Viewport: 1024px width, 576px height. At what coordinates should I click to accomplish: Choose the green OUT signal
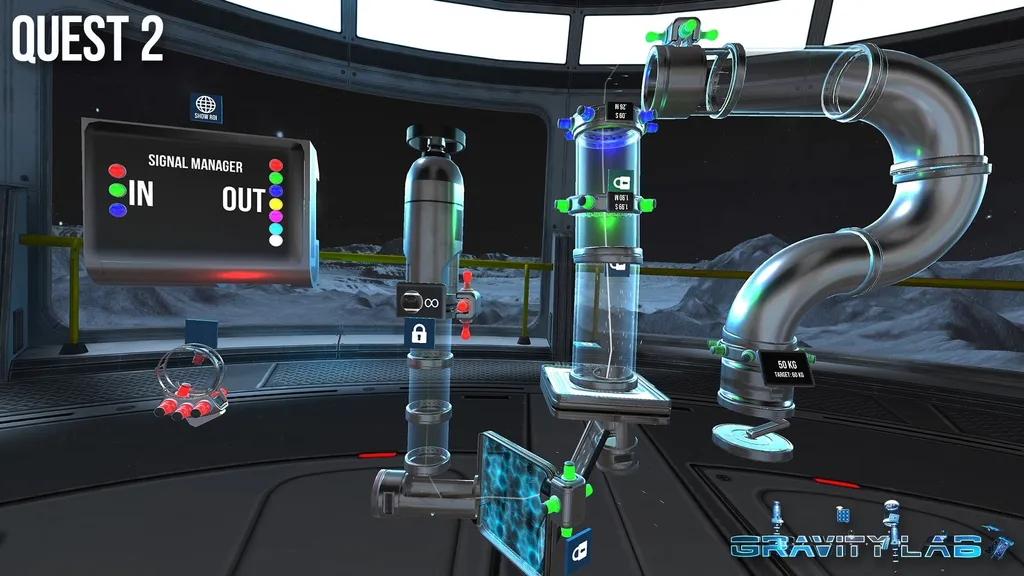pos(277,178)
